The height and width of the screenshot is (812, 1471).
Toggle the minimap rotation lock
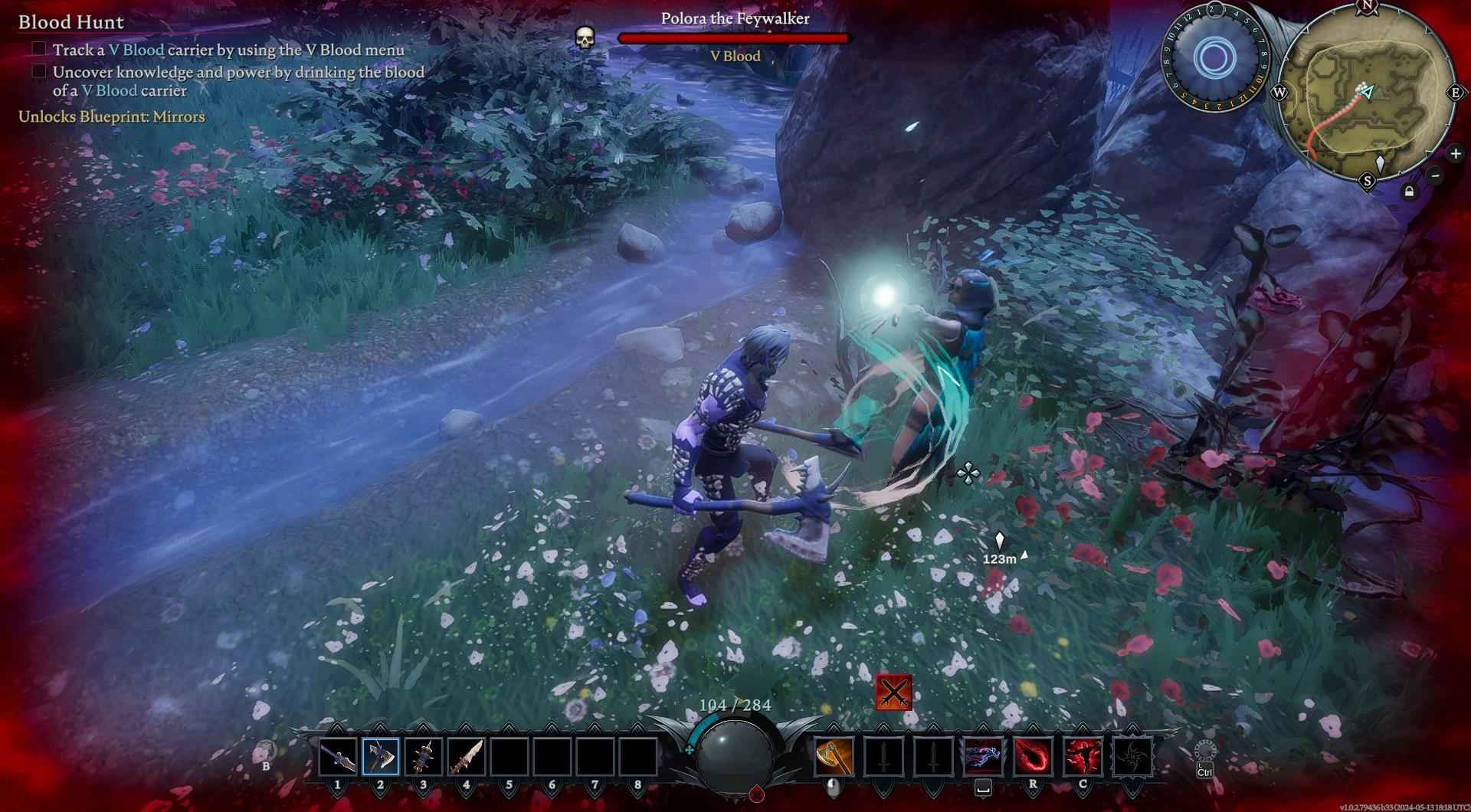click(x=1409, y=192)
